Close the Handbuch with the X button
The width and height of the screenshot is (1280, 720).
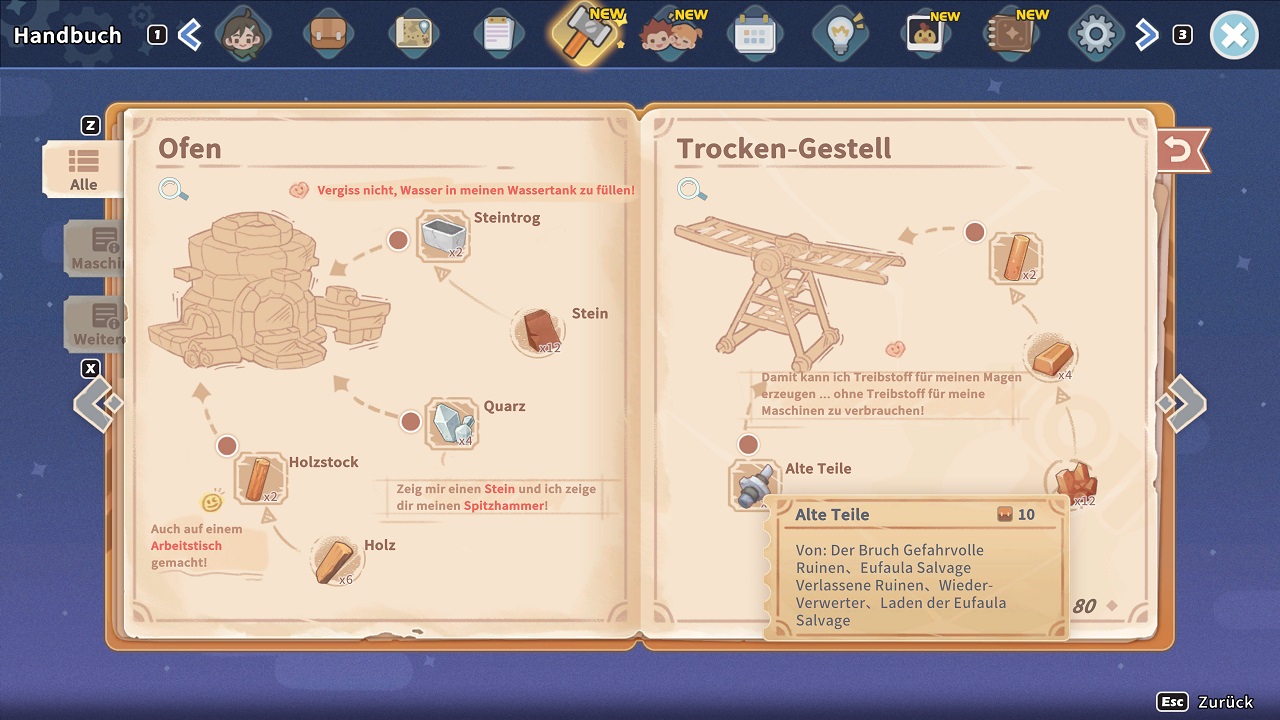coord(1233,36)
